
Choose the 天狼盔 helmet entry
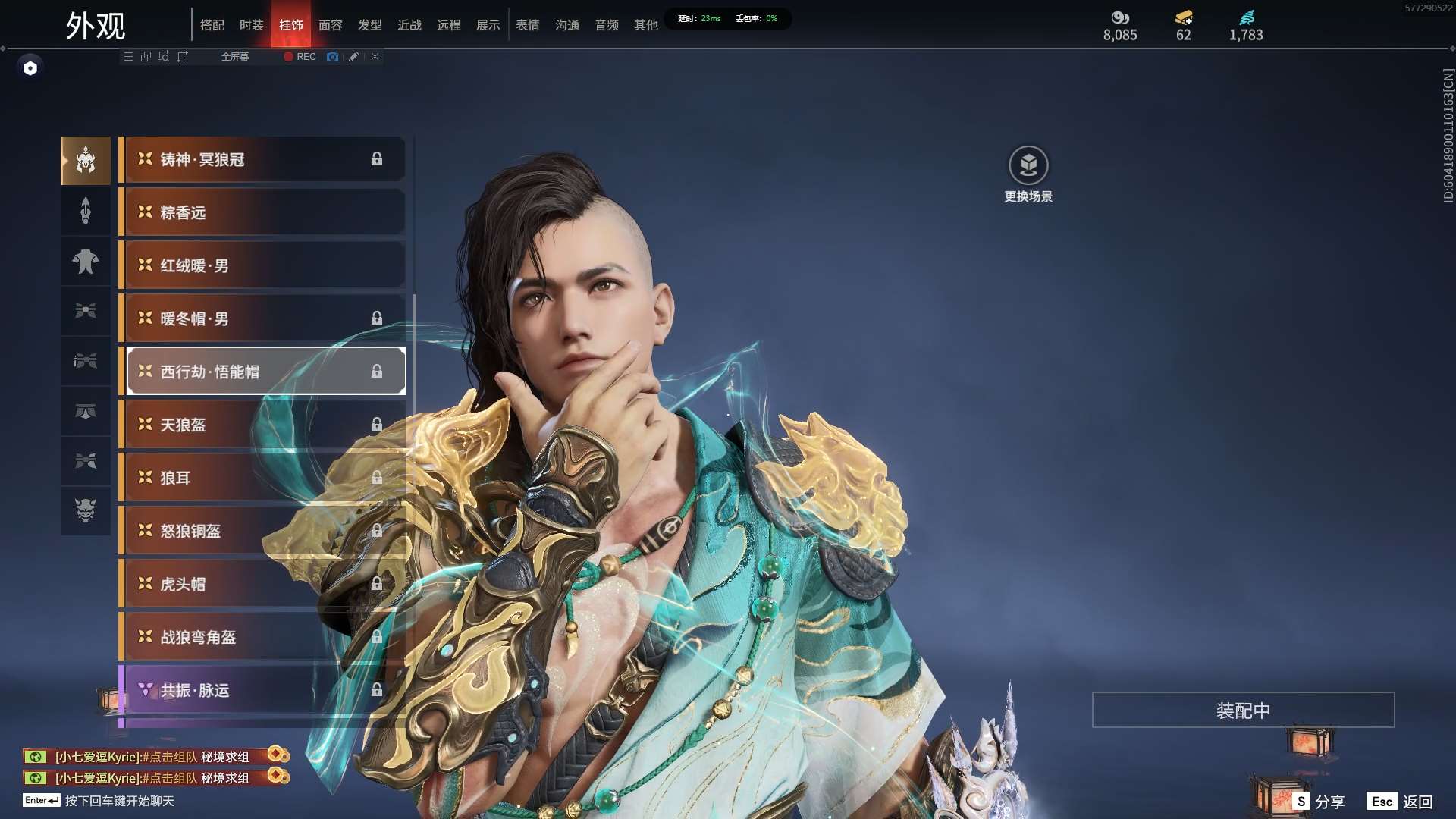point(262,425)
